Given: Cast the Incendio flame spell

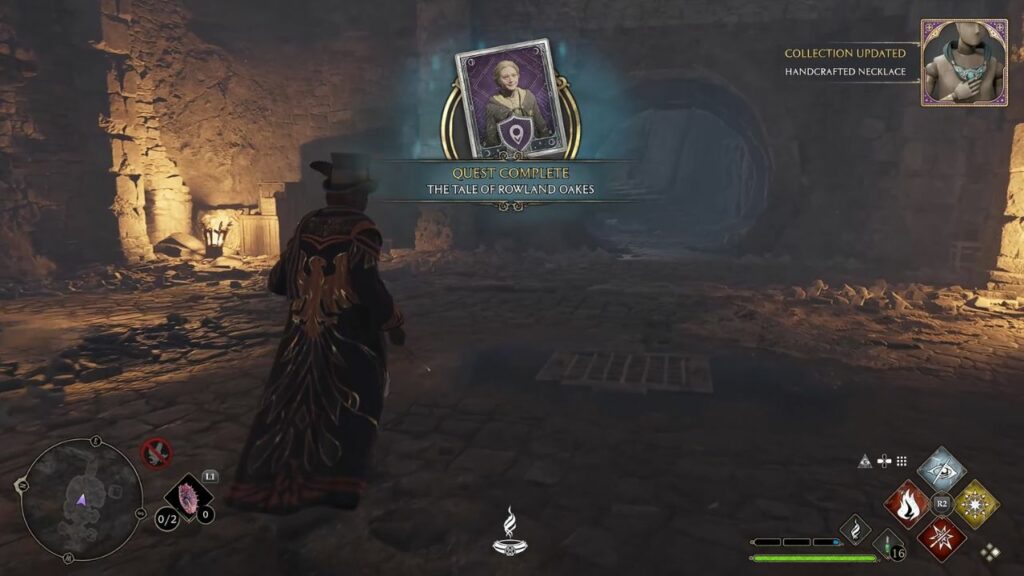Looking at the screenshot, I should pyautogui.click(x=907, y=504).
